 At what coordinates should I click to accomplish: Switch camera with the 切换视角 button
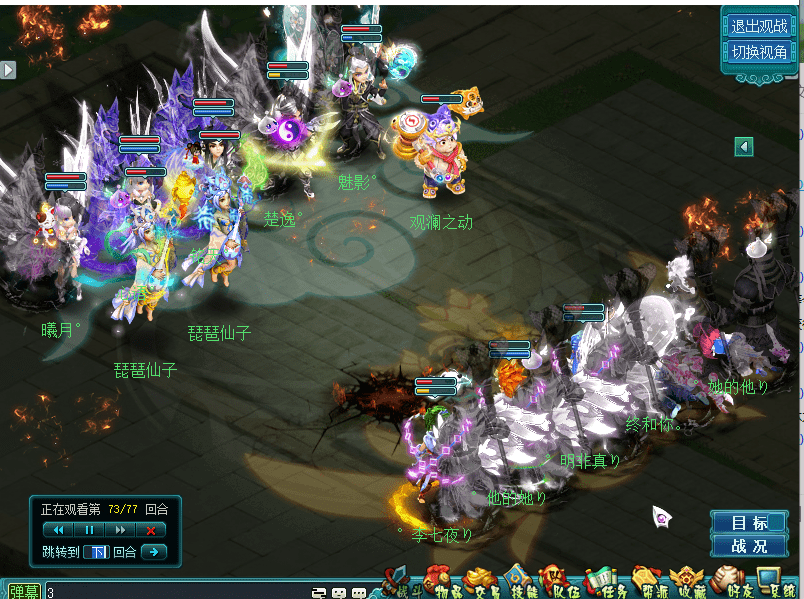click(x=759, y=52)
